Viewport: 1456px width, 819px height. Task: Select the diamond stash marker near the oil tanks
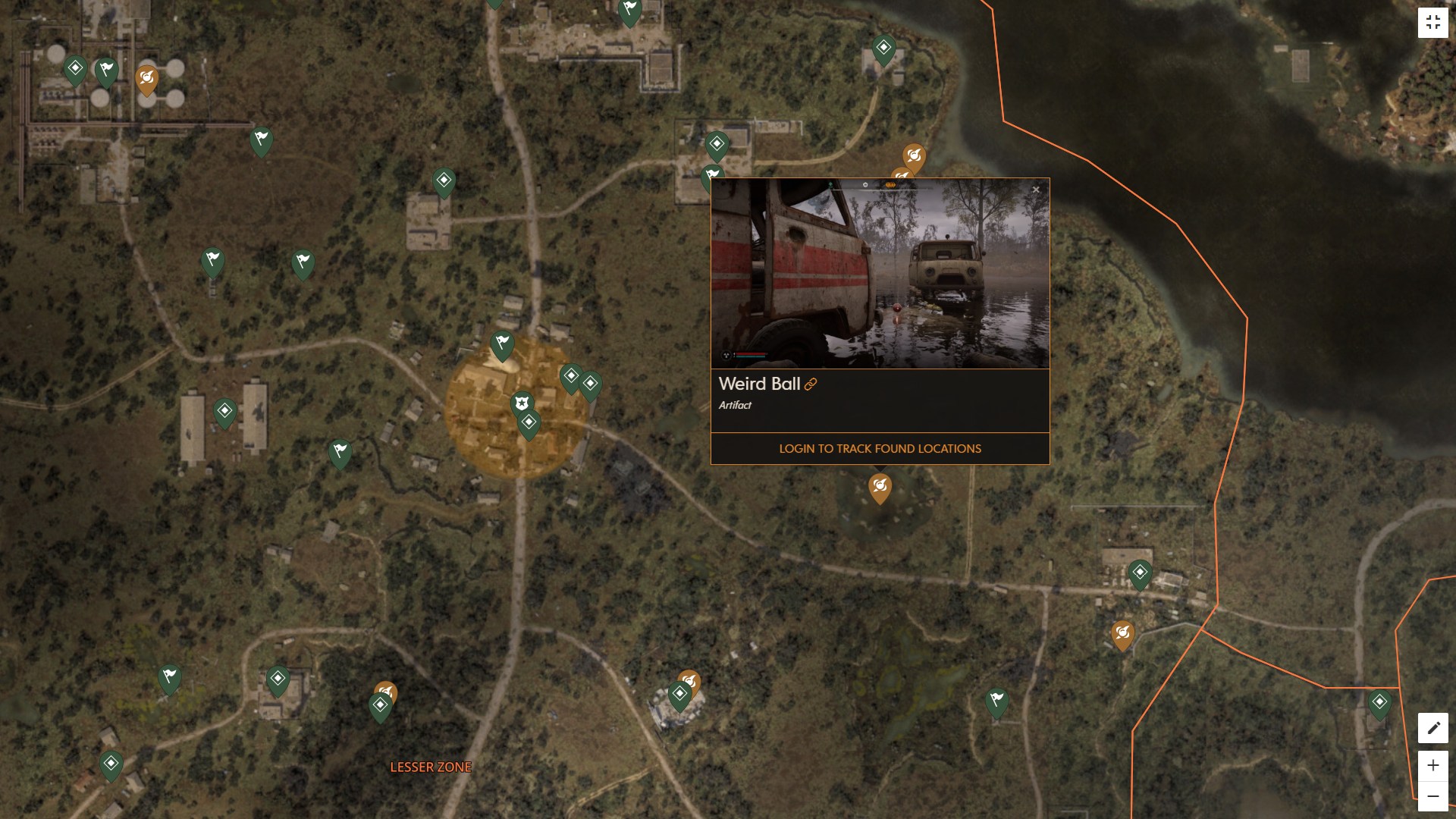[x=74, y=68]
